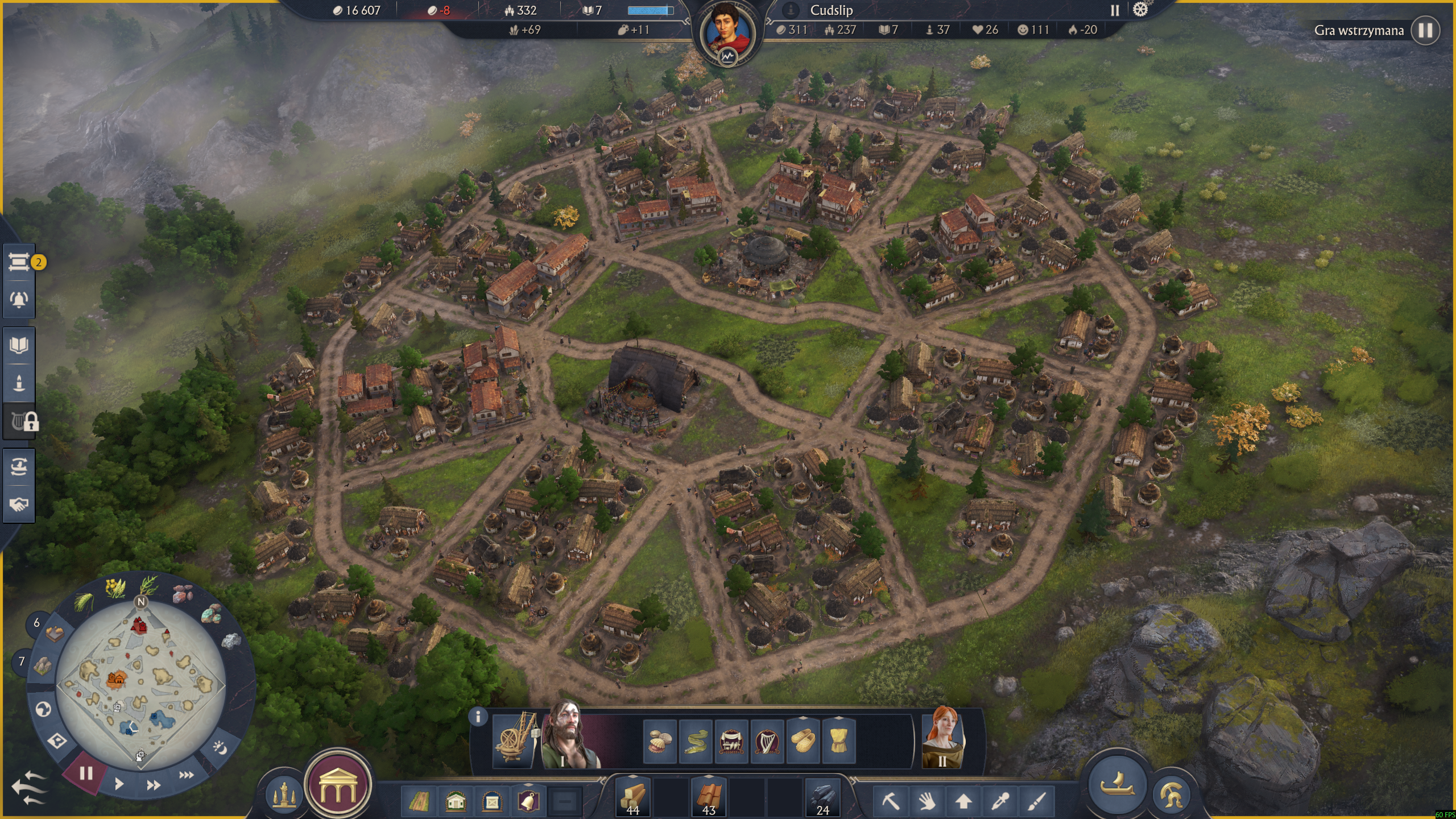Open diplomacy with the handshake icon
Viewport: 1456px width, 819px height.
click(x=19, y=504)
